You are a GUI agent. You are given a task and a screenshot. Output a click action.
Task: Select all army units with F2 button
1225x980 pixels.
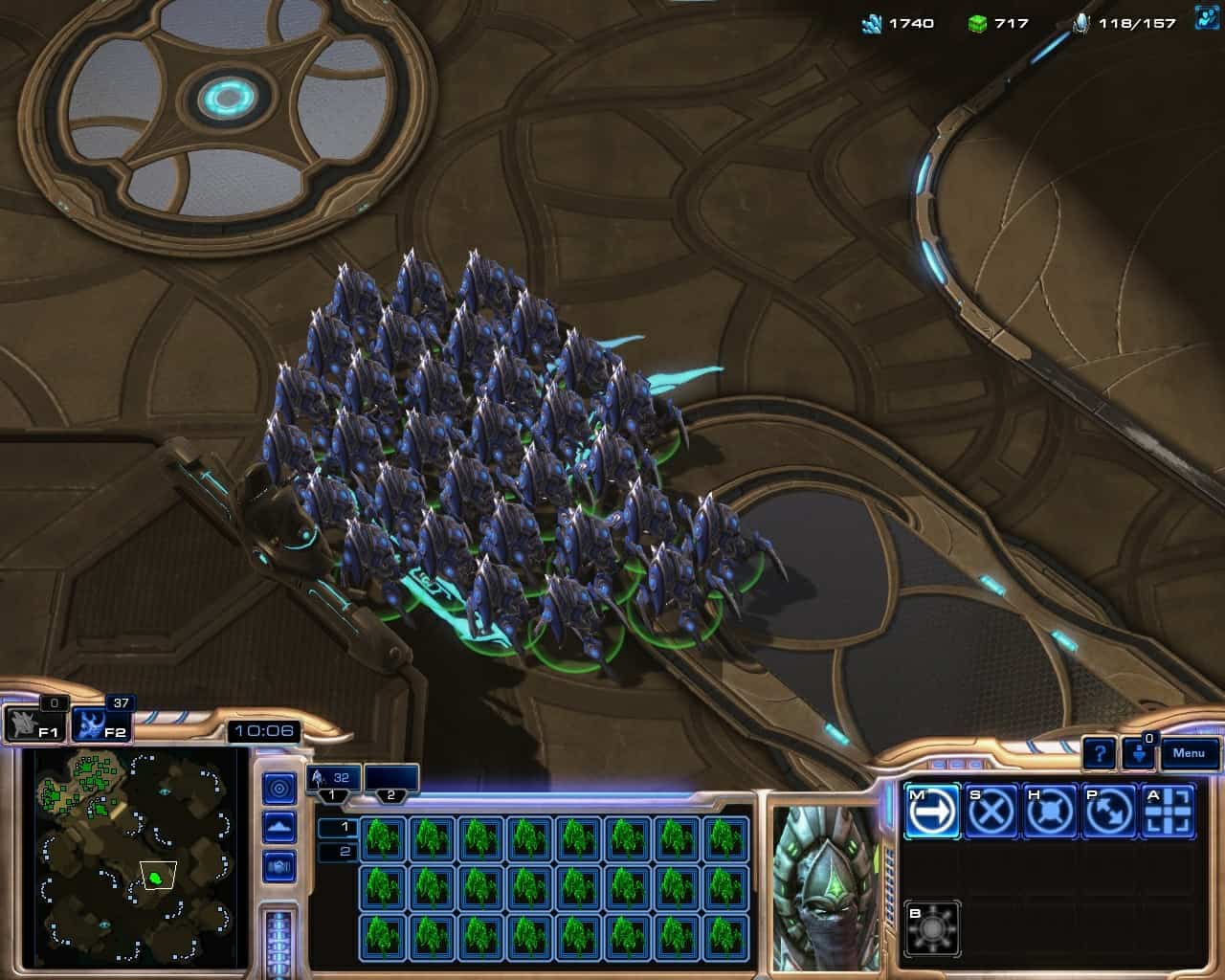[101, 724]
